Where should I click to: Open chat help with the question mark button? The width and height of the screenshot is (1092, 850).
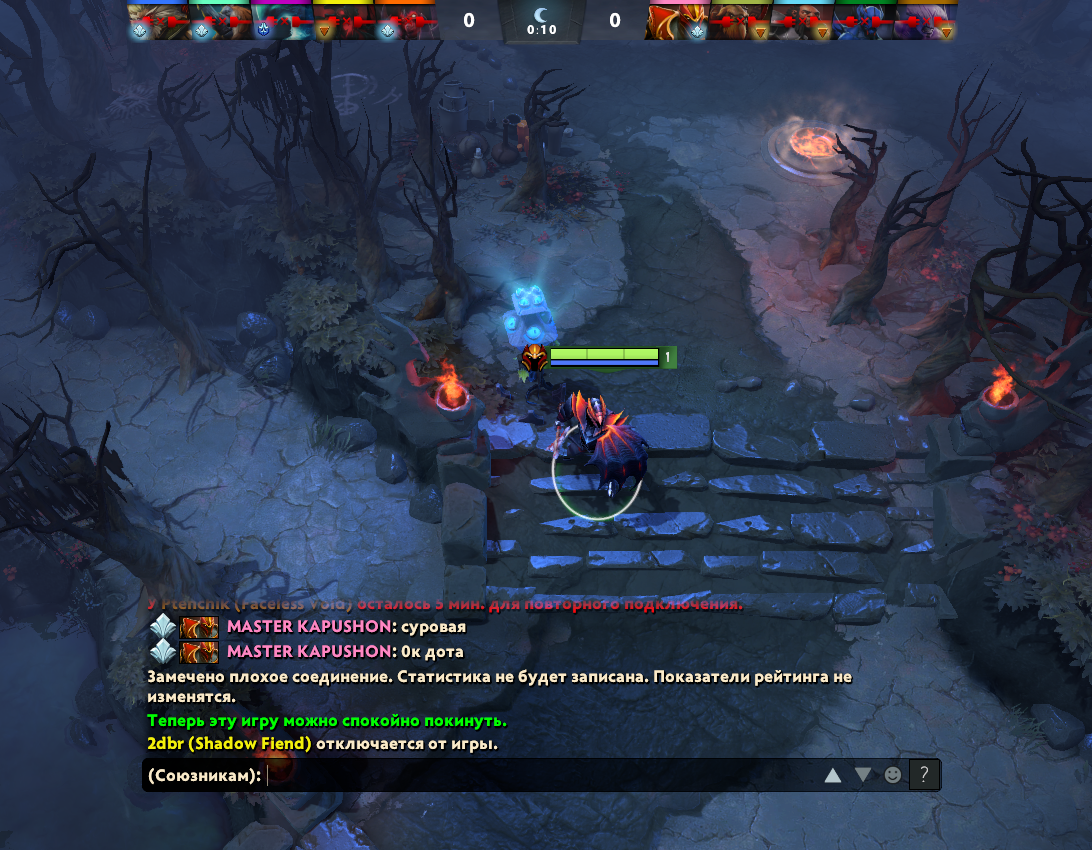click(x=924, y=775)
